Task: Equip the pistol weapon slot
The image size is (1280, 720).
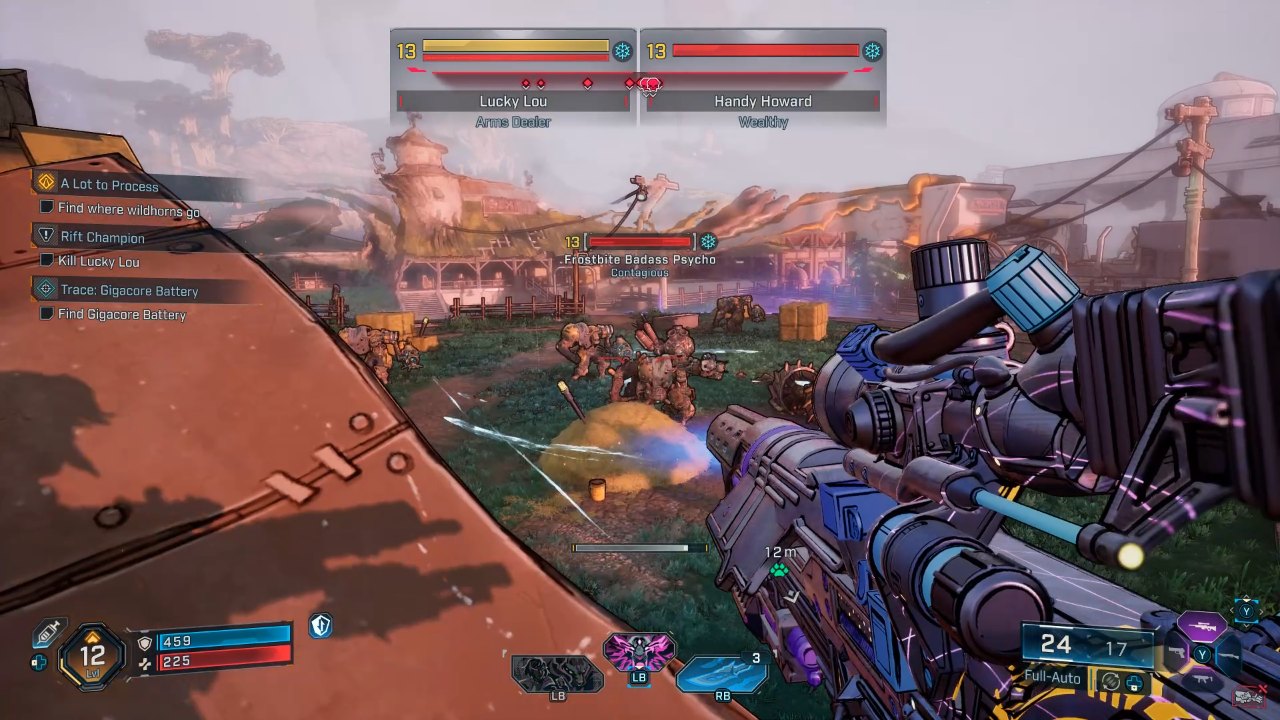Action: point(1176,655)
